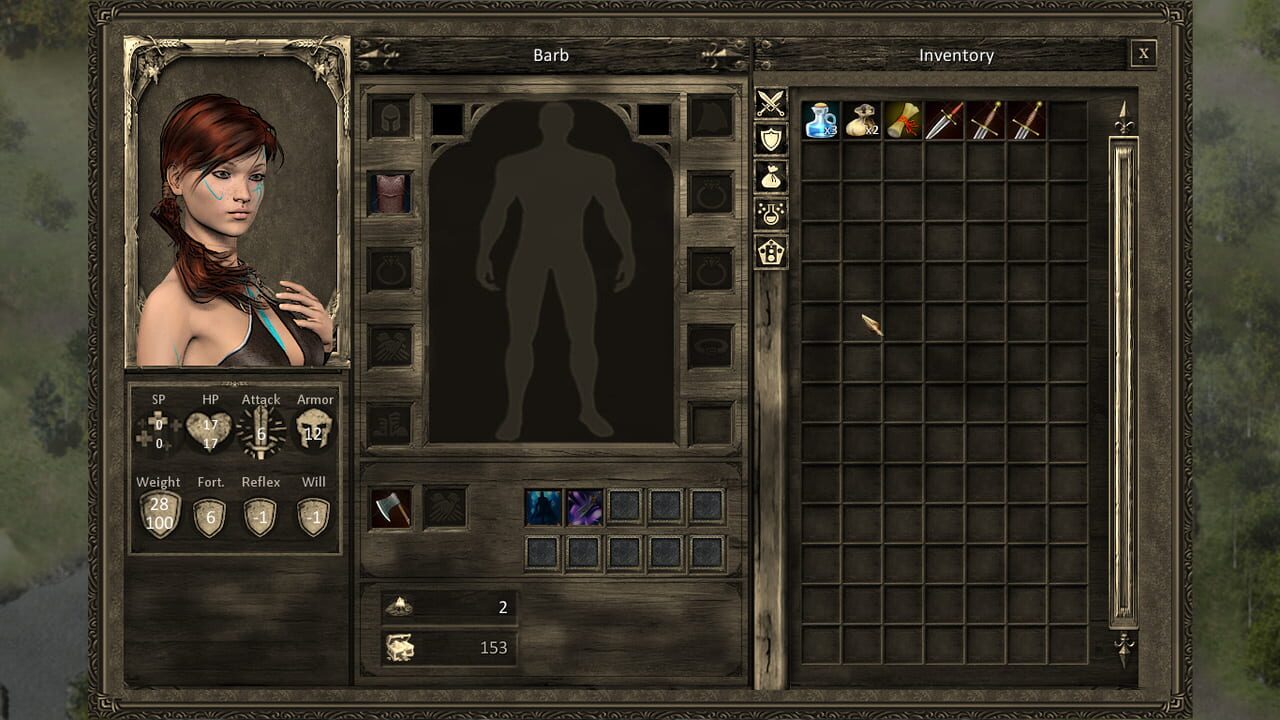The width and height of the screenshot is (1280, 720).
Task: Open the Inventory panel header
Action: pyautogui.click(x=955, y=55)
